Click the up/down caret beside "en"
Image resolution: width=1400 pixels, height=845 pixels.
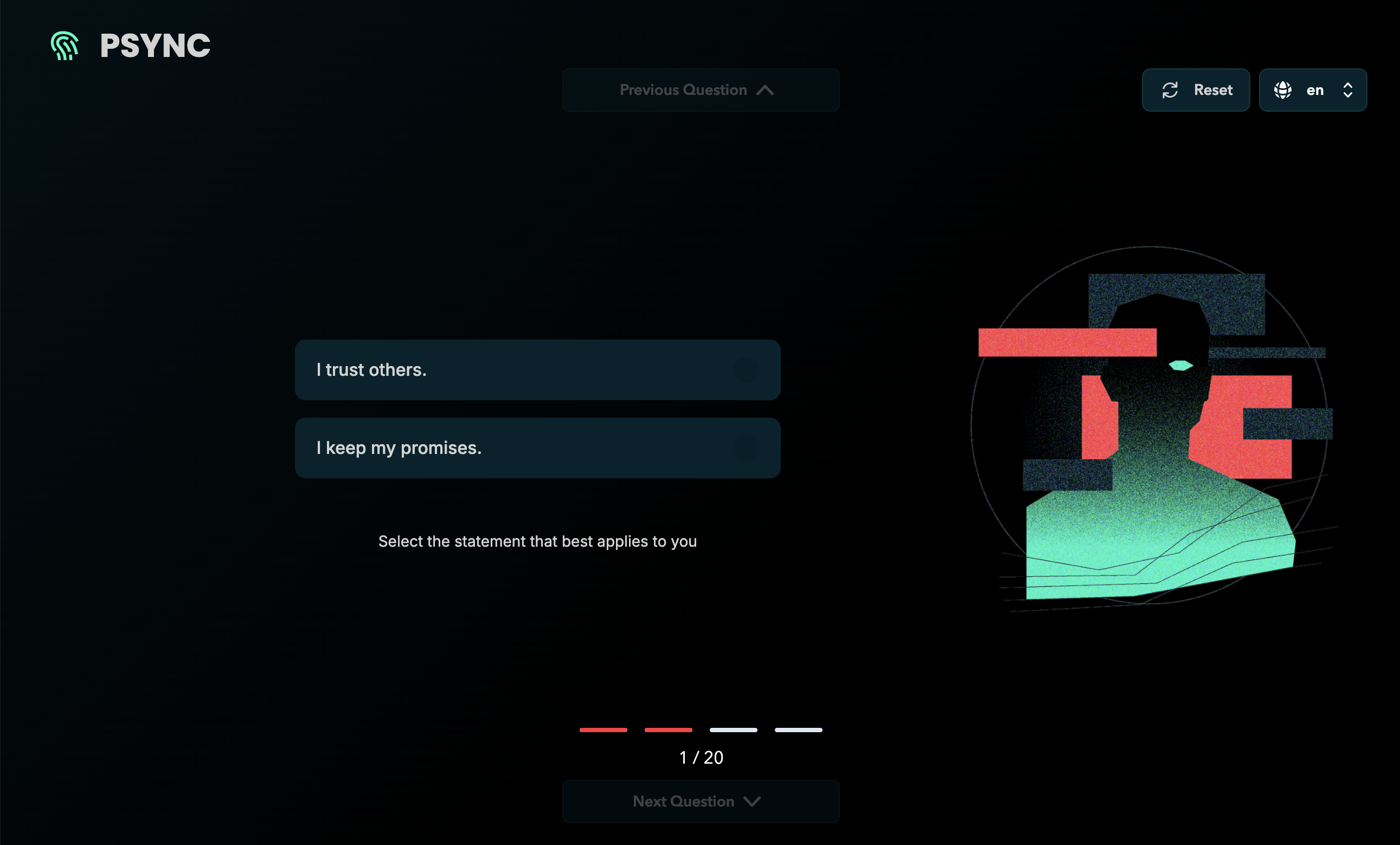1349,90
